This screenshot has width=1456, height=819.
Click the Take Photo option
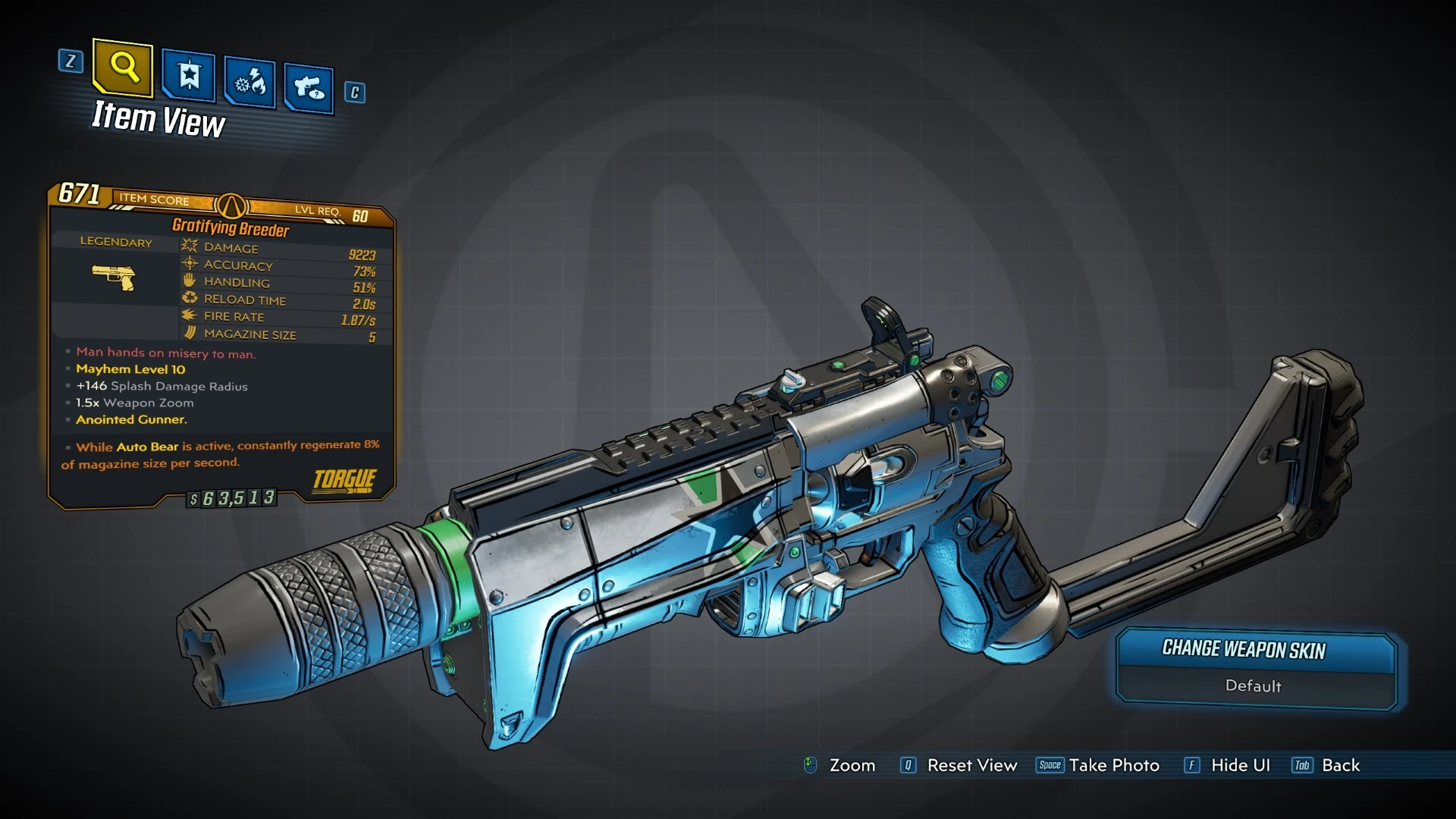pyautogui.click(x=1113, y=765)
